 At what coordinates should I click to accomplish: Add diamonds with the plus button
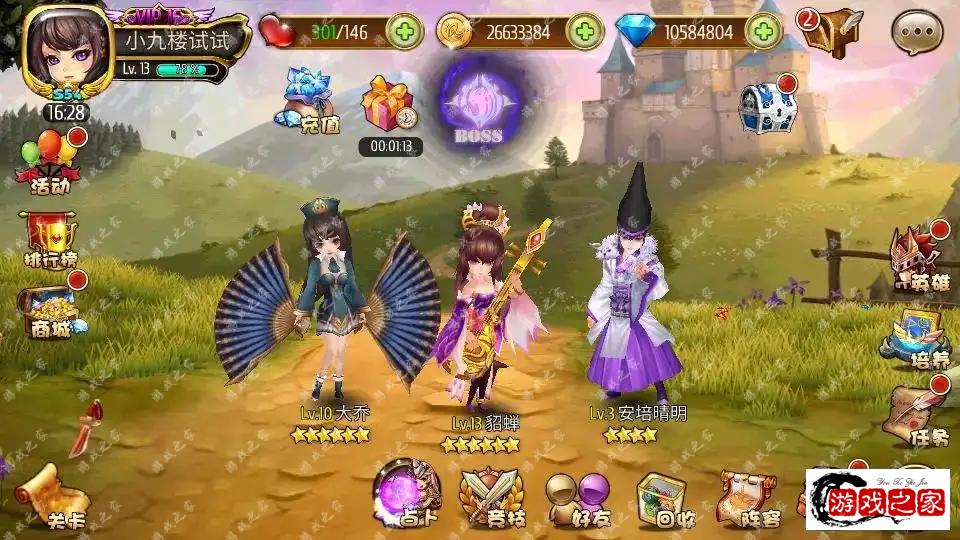click(x=765, y=32)
